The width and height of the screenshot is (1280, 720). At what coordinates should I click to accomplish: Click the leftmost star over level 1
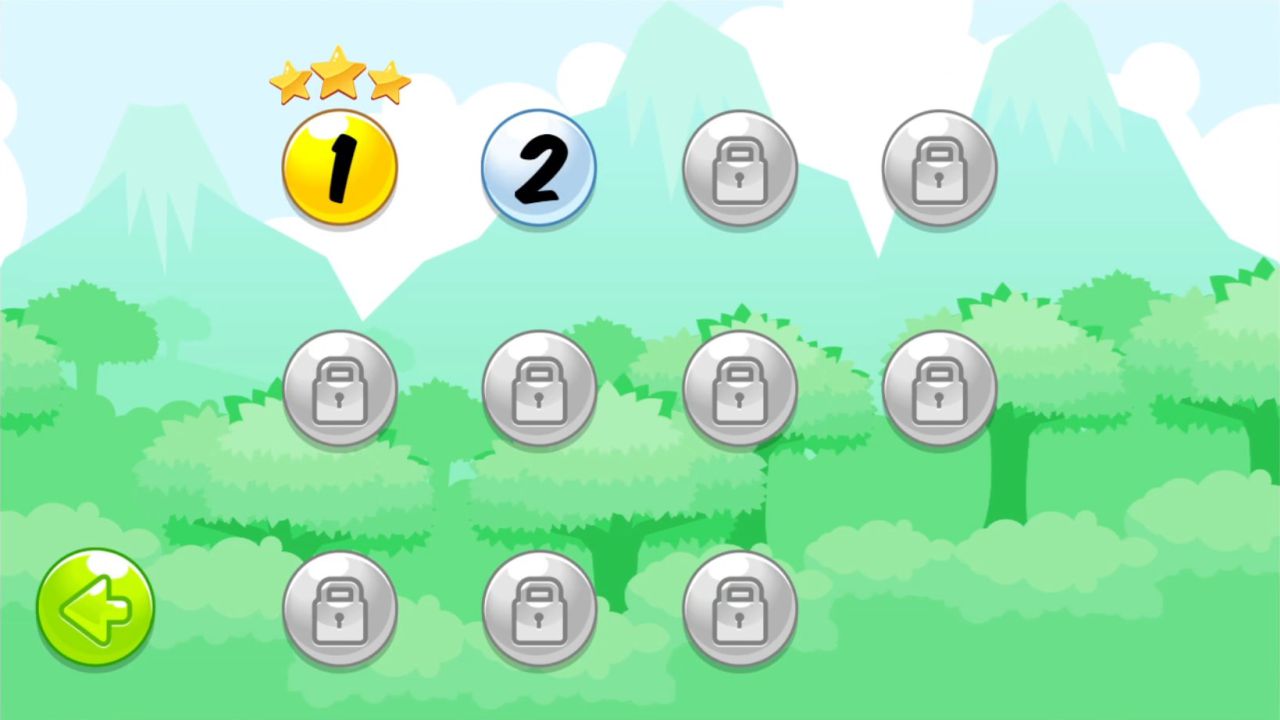[288, 84]
